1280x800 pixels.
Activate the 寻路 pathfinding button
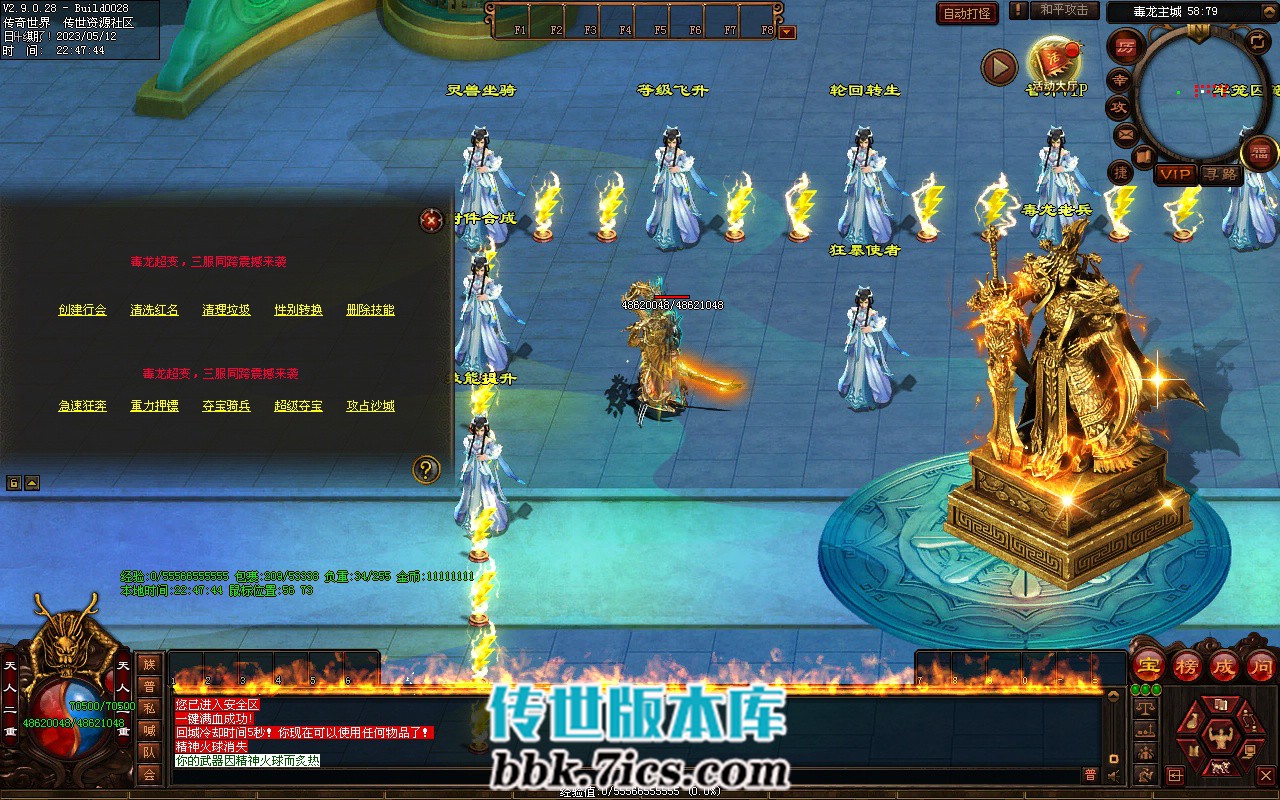click(1219, 174)
